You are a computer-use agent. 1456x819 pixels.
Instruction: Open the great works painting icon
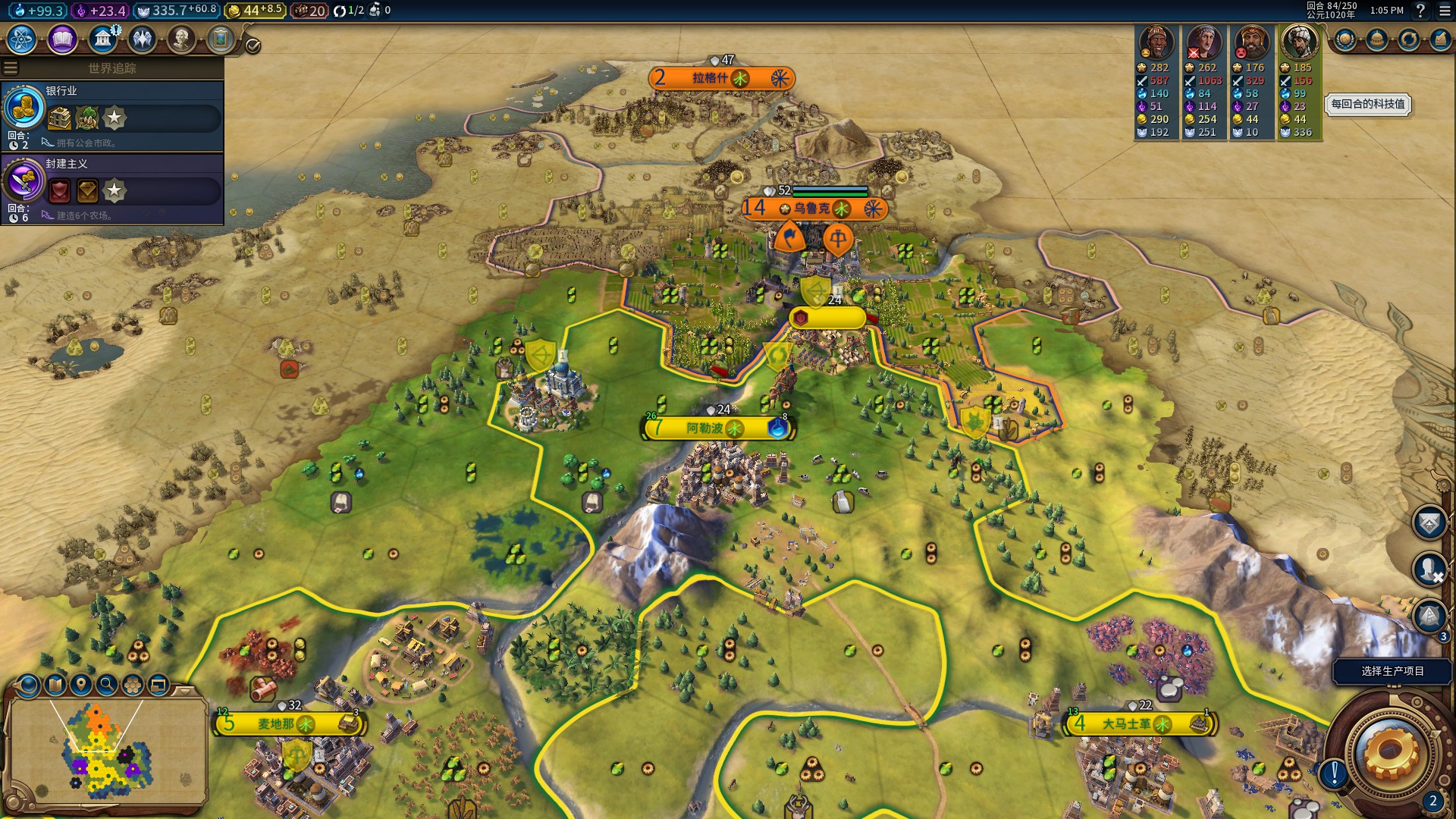[221, 39]
